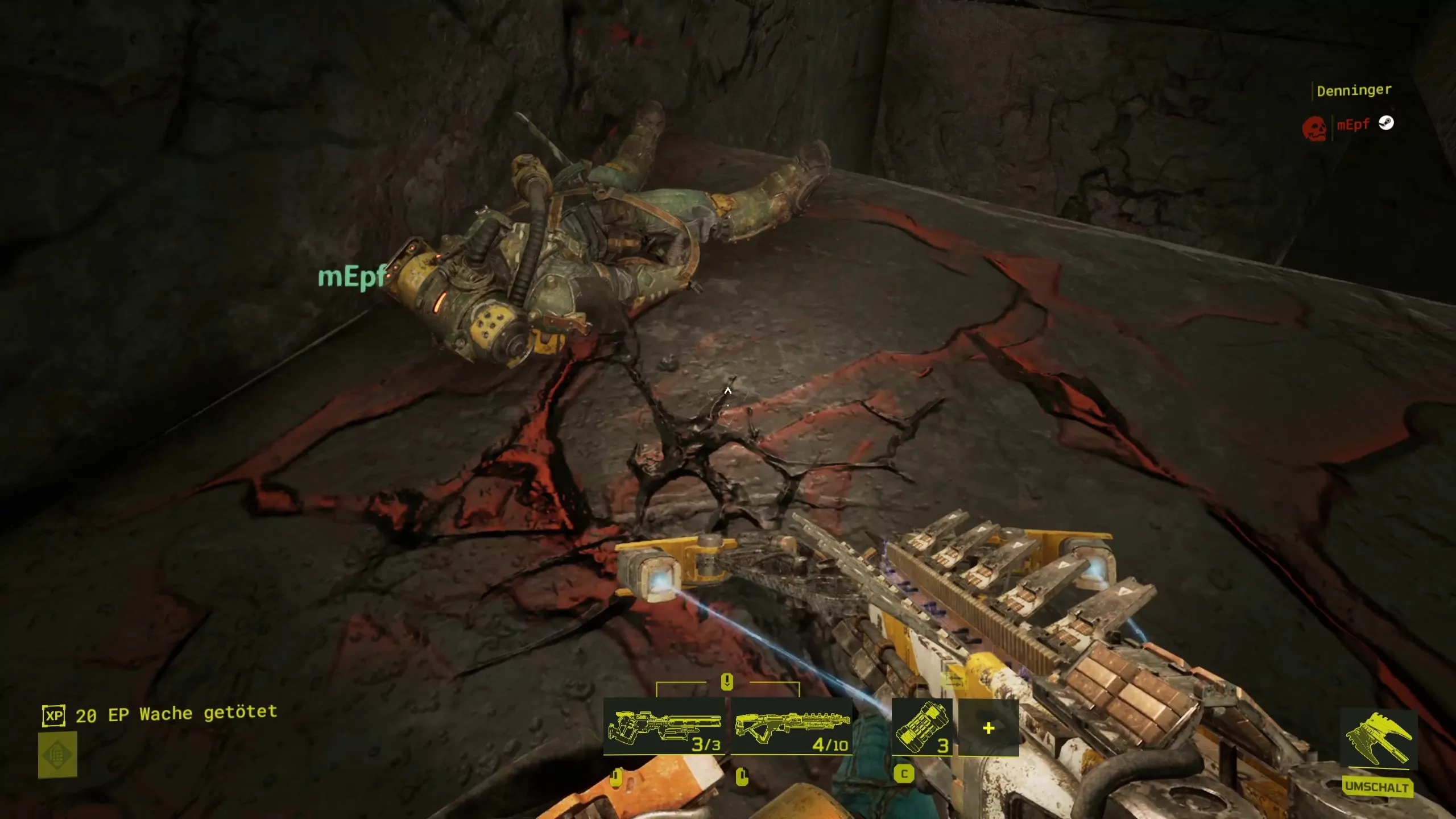Select dead teammate mEpf in the squad list

(x=1352, y=125)
